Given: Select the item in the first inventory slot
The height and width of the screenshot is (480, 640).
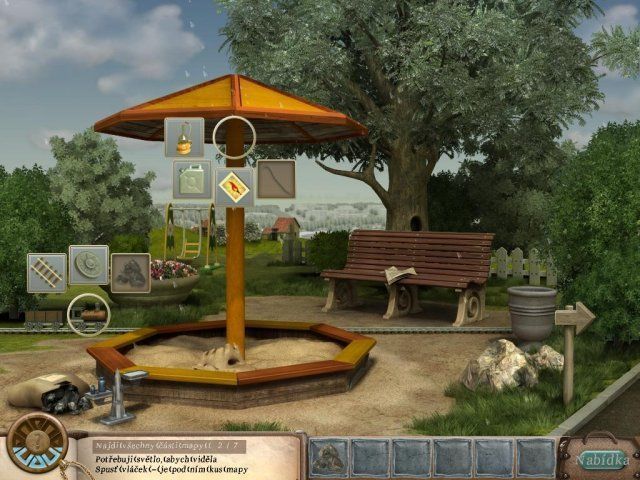Looking at the screenshot, I should (x=329, y=456).
